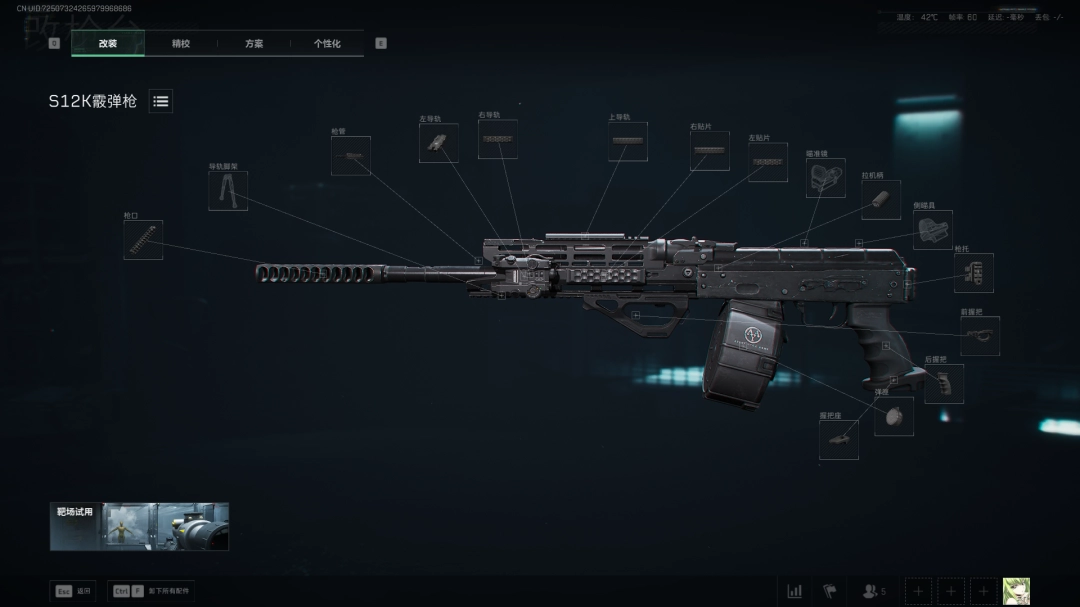The image size is (1080, 607).
Task: Open the 方案 tab
Action: (254, 44)
